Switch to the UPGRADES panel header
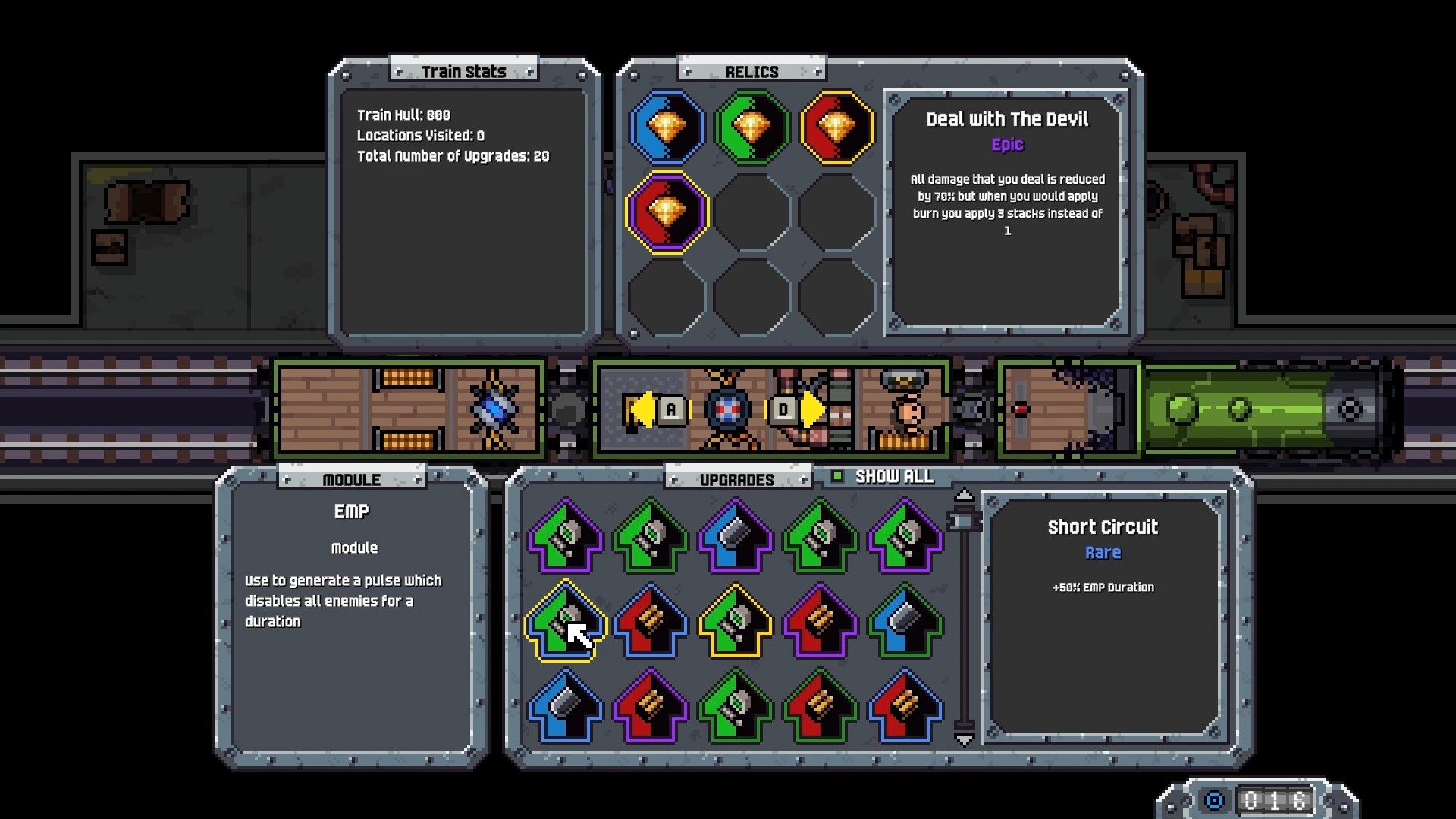Viewport: 1456px width, 819px height. point(736,478)
